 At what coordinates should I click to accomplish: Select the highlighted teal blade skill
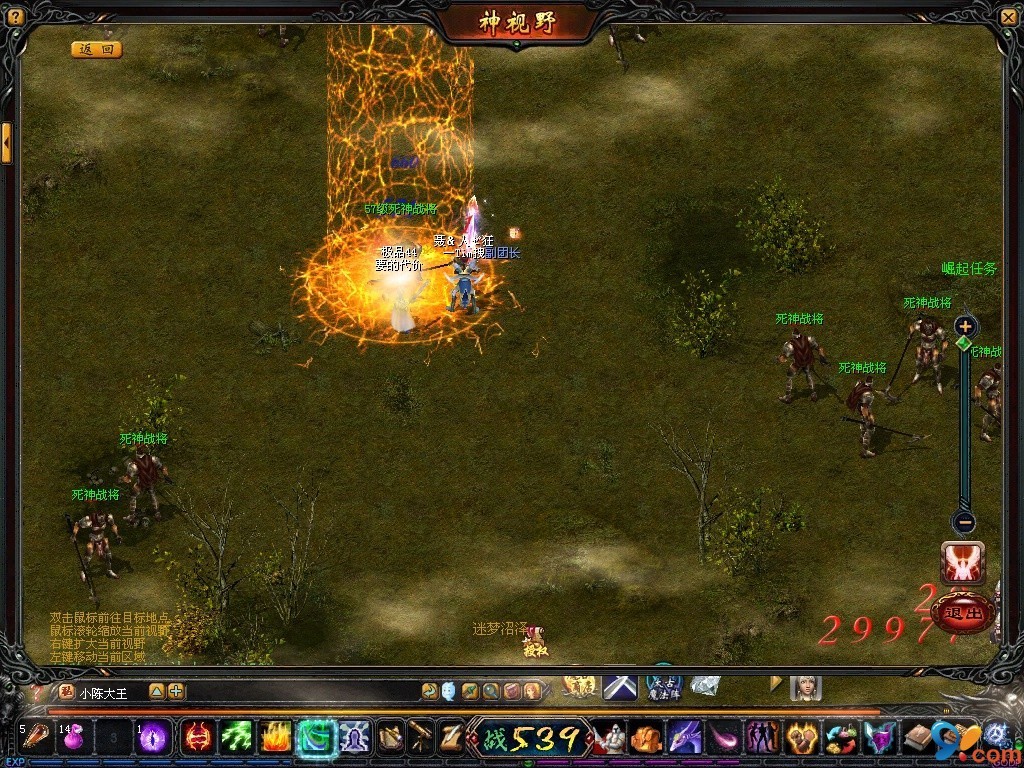(x=315, y=738)
